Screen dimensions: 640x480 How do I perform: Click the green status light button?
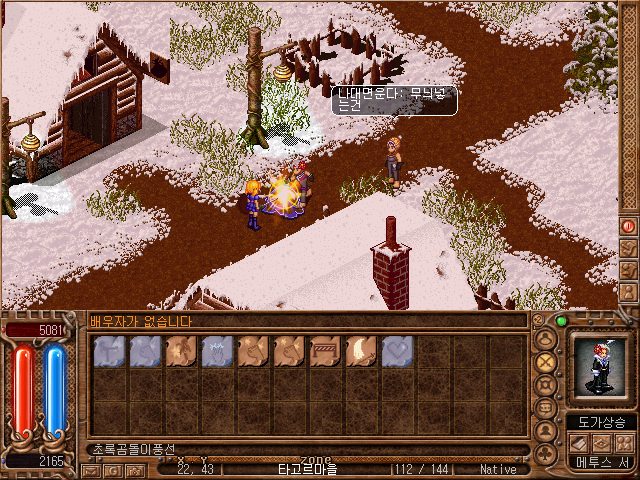(x=561, y=322)
